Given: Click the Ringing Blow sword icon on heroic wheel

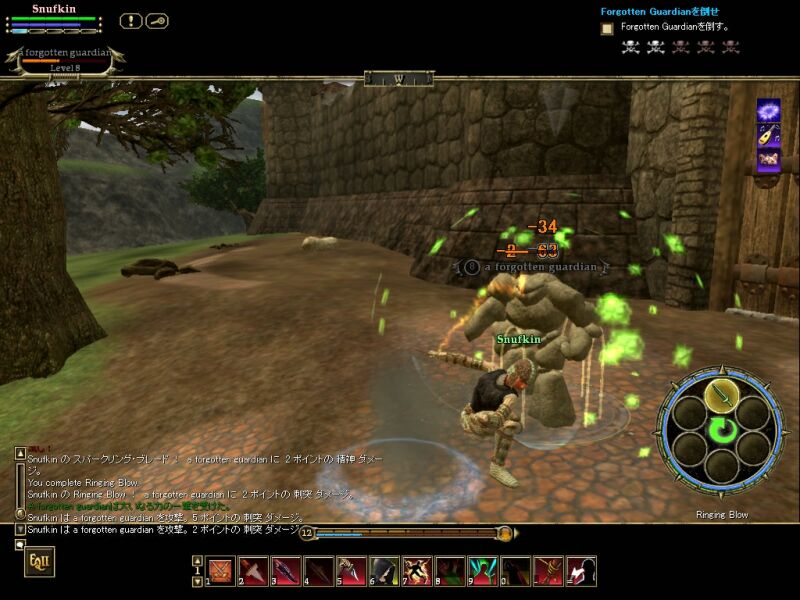Looking at the screenshot, I should pyautogui.click(x=720, y=395).
